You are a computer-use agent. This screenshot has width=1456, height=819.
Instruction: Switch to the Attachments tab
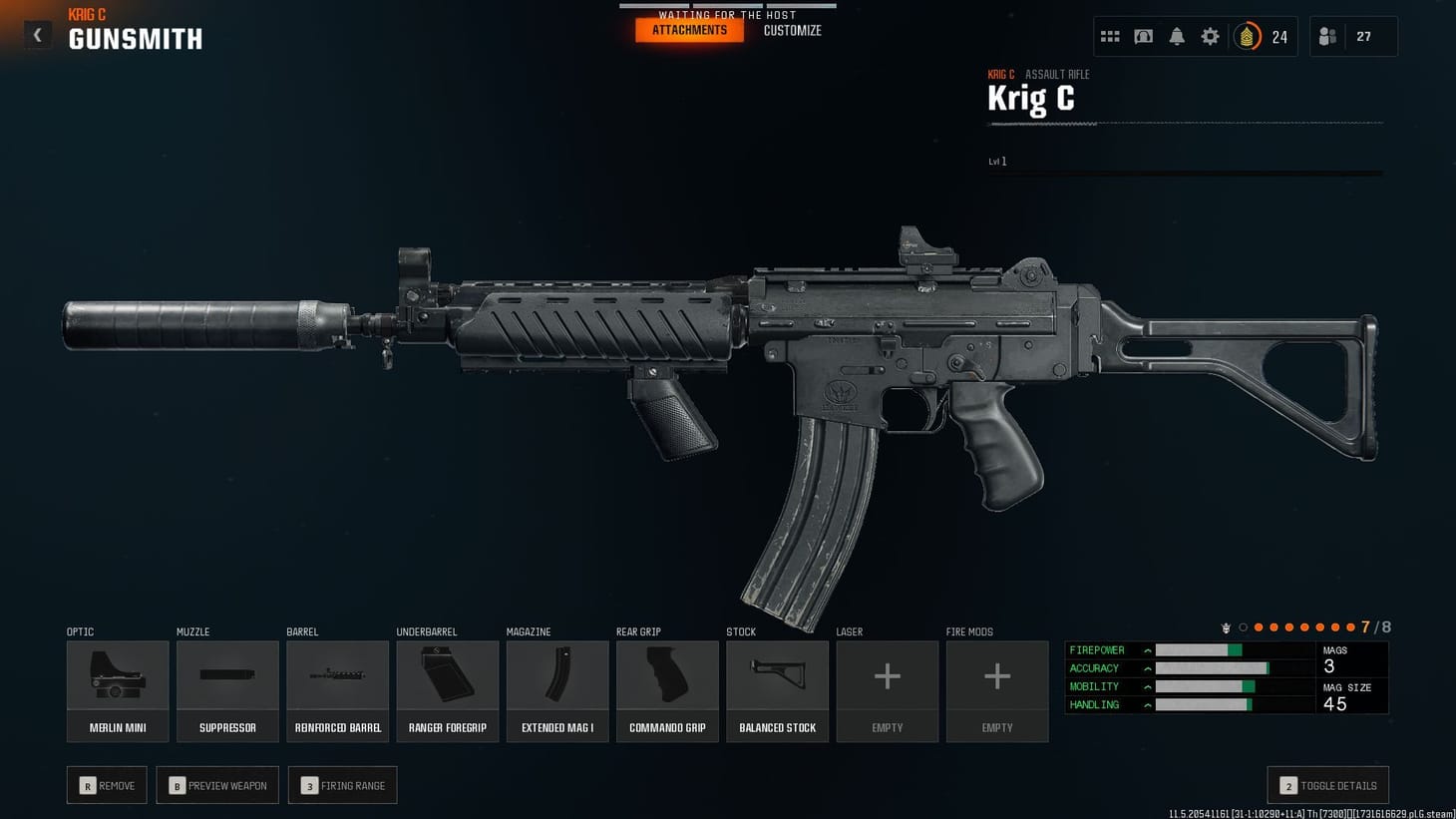click(x=689, y=30)
